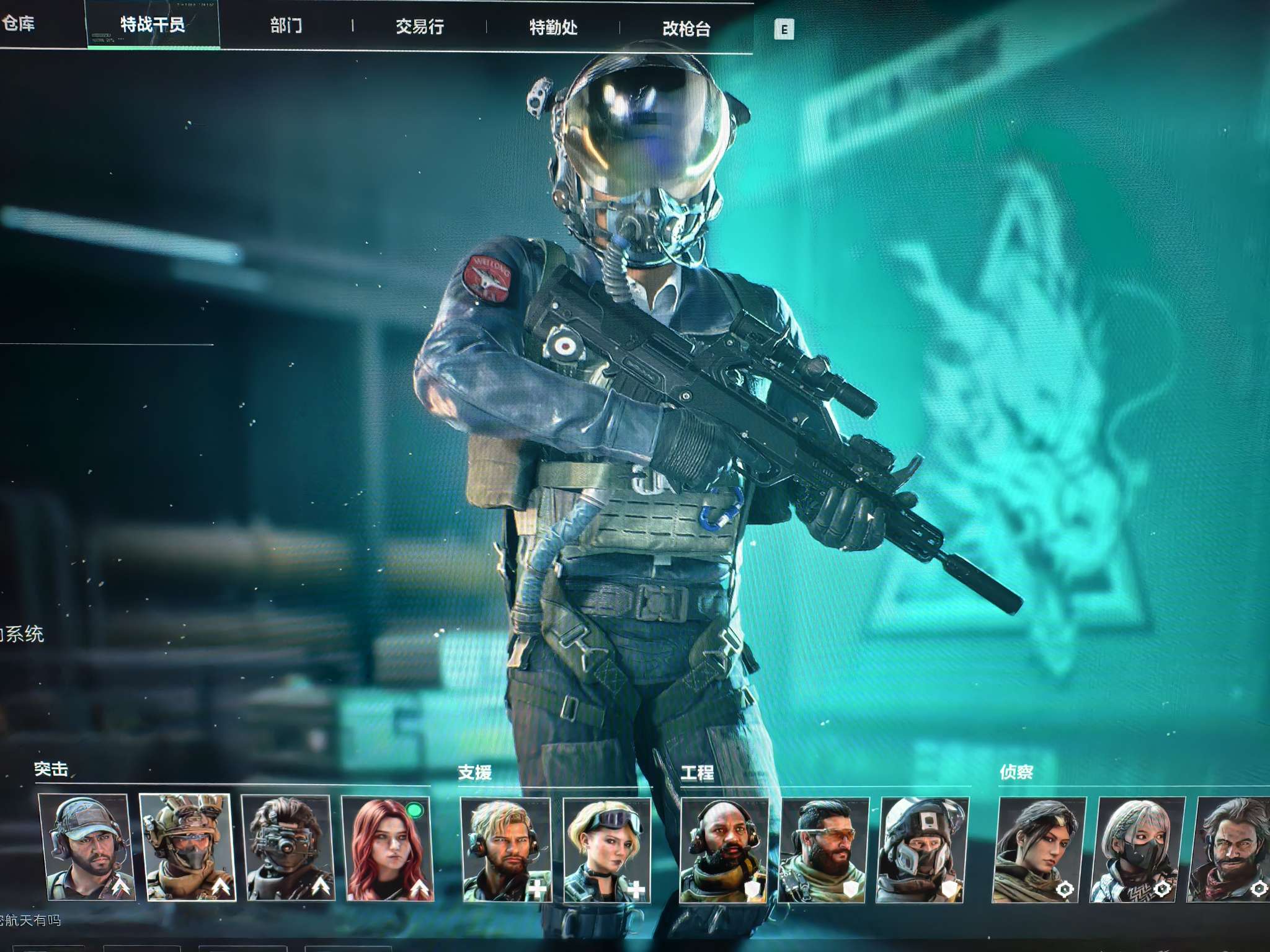Select the blonde support medic with goggles
1270x952 pixels.
[x=607, y=850]
